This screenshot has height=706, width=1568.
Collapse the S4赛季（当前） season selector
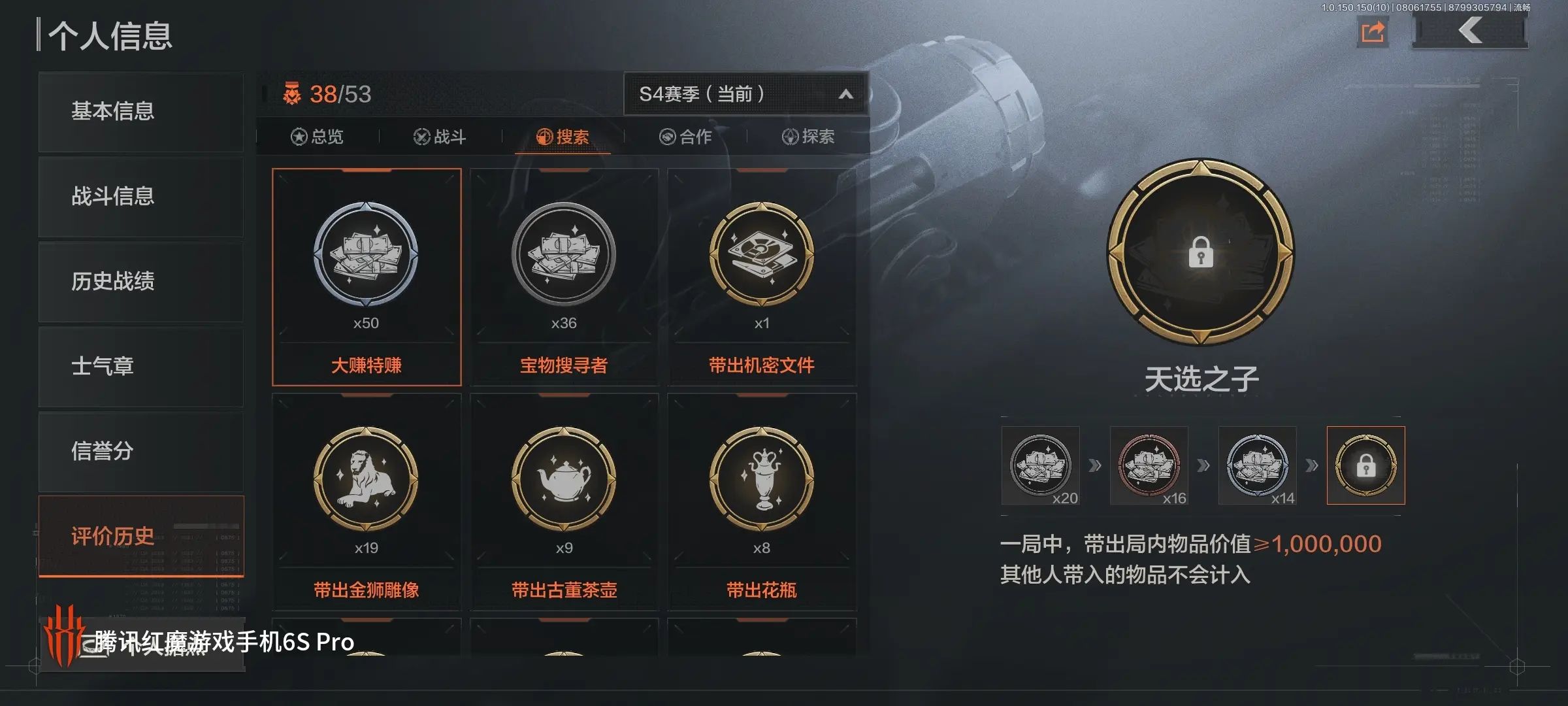[846, 93]
